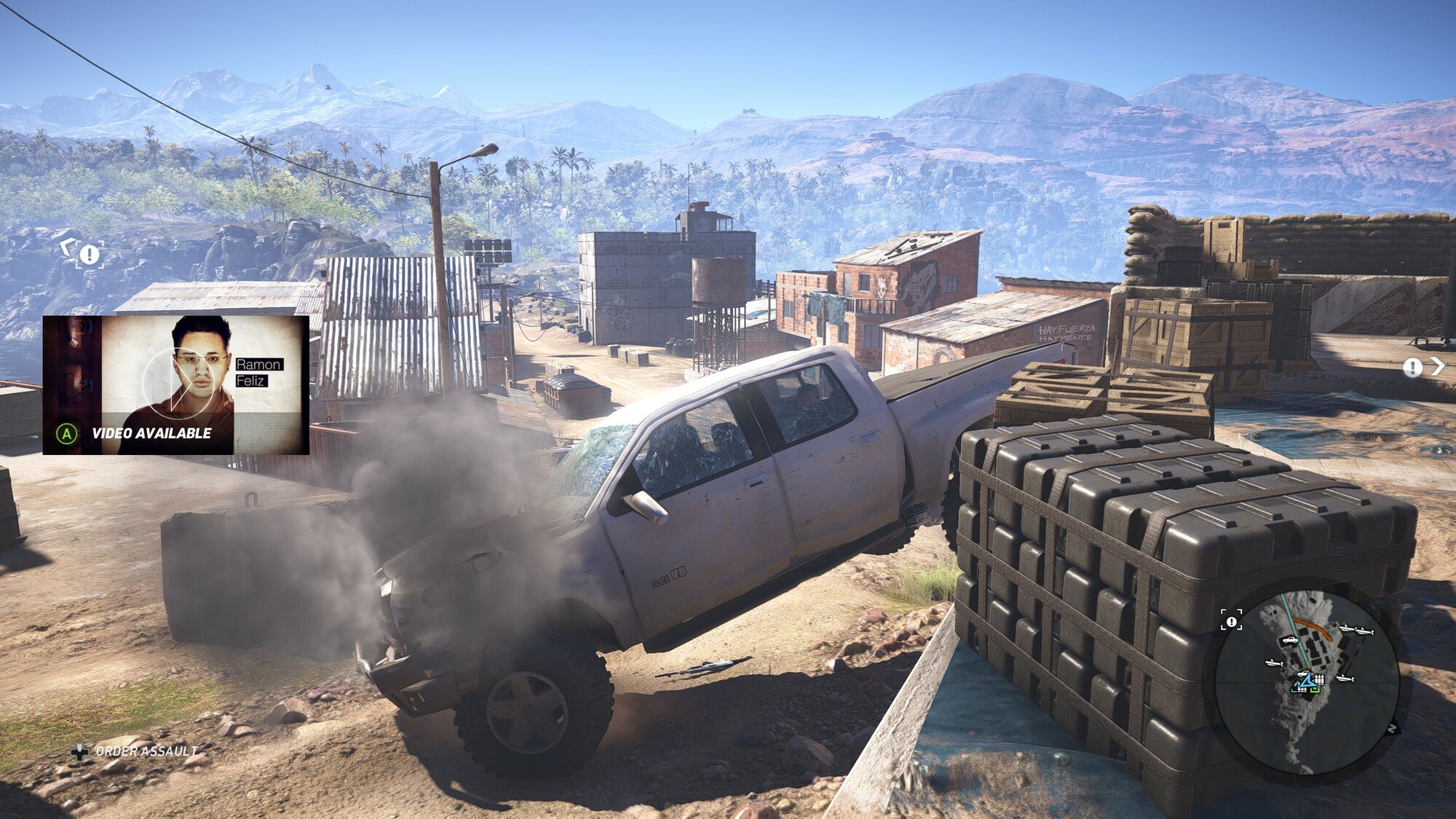The image size is (1456, 819).
Task: Select the bracketed exclamation marker on the minimap rim
Action: pos(1231,621)
